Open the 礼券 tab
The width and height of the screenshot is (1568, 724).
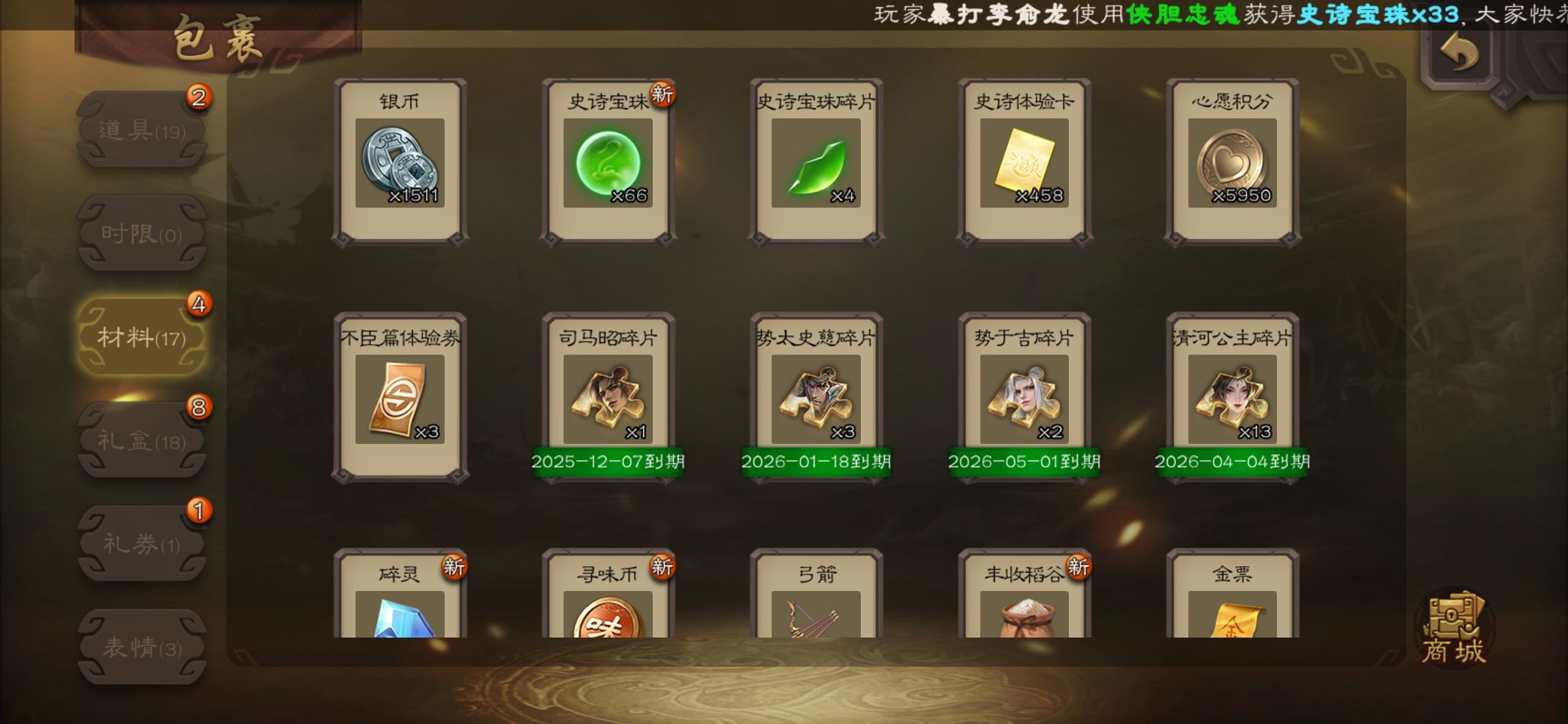coord(142,544)
